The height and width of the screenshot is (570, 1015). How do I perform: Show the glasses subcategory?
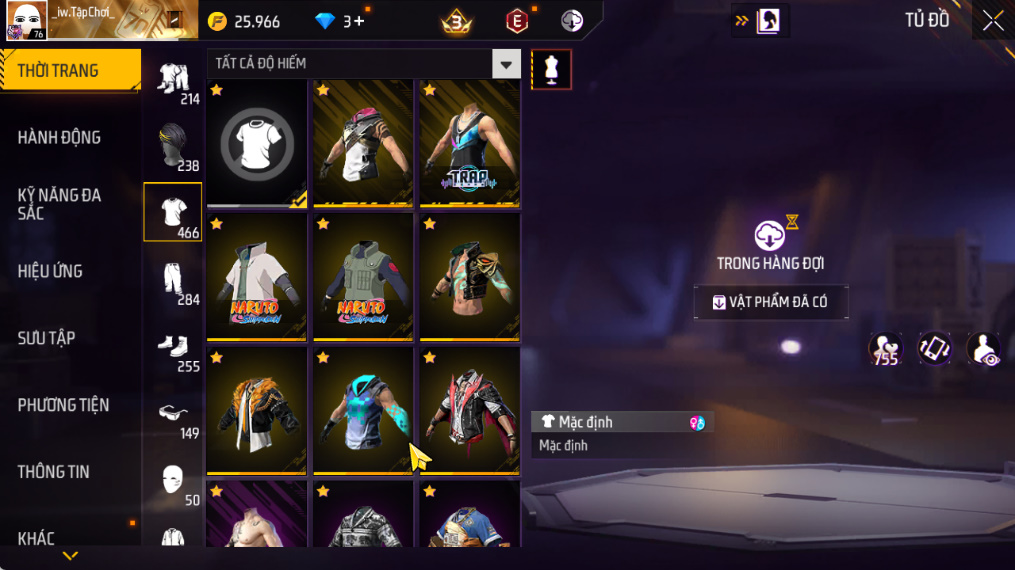coord(173,413)
